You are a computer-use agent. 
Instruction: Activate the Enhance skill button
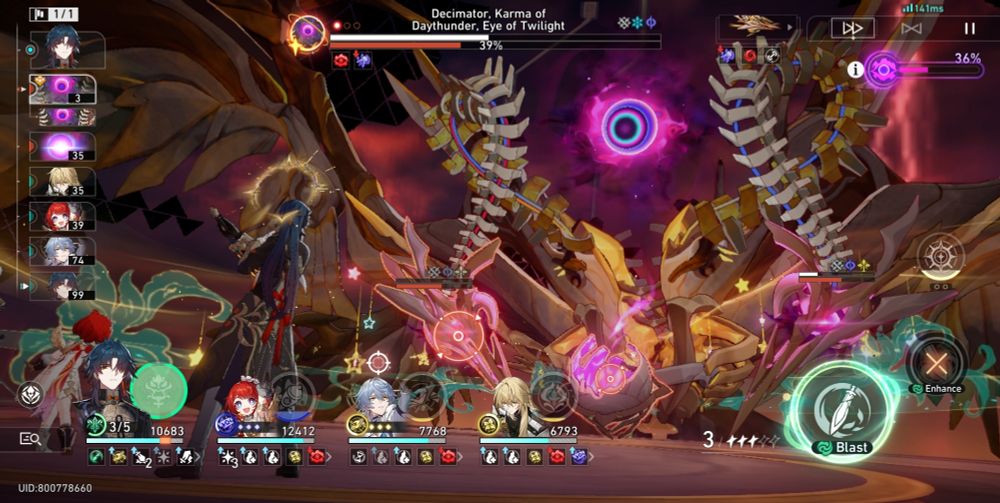click(936, 362)
